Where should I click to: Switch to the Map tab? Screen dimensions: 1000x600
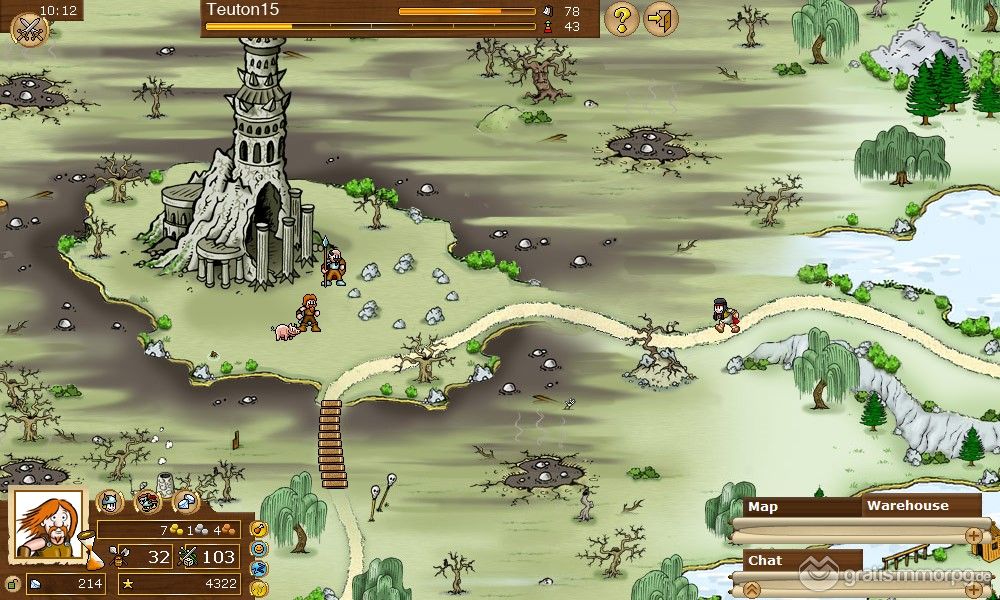click(764, 507)
